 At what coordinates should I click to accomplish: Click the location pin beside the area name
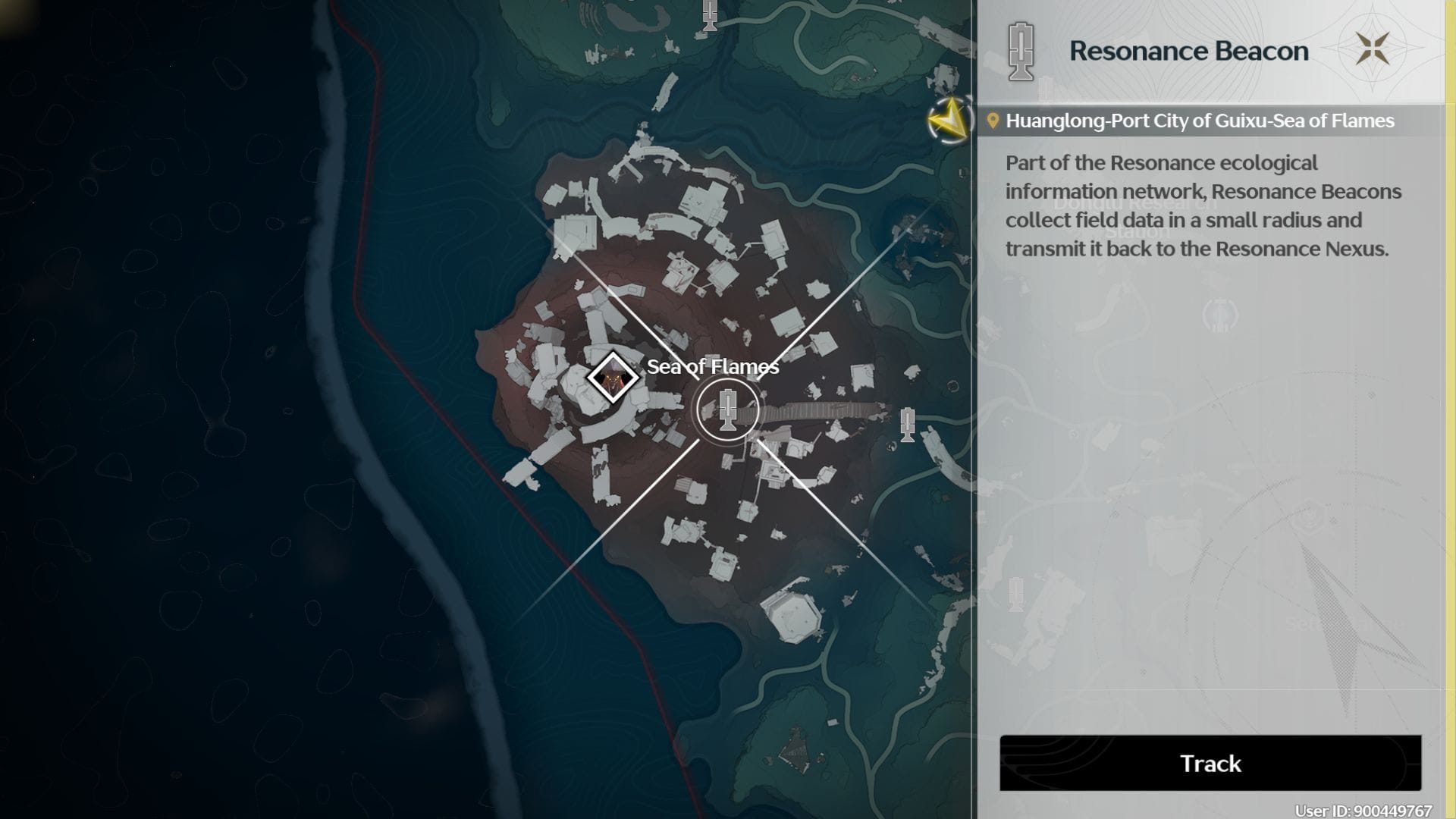[x=995, y=120]
